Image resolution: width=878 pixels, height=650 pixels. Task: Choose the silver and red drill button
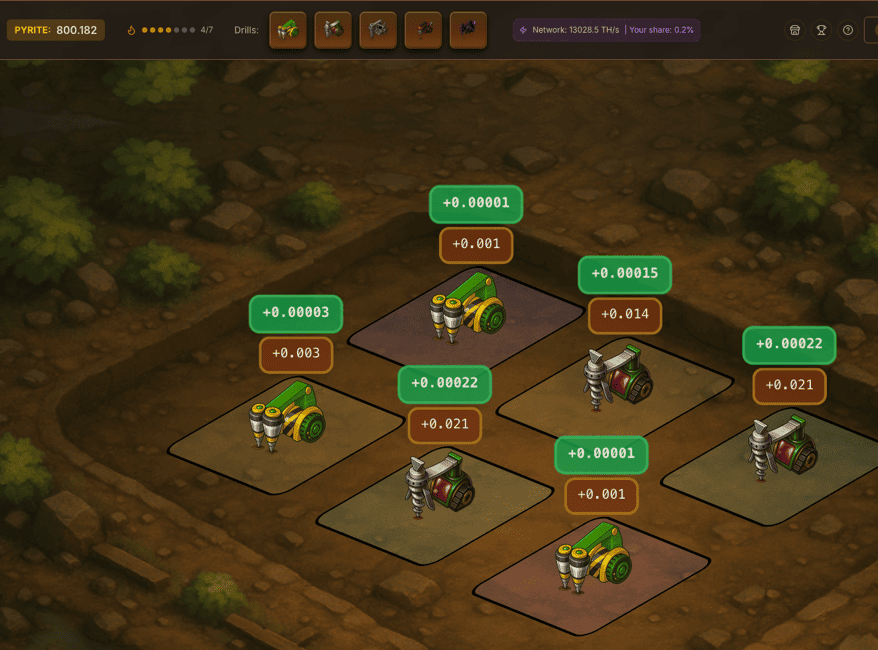click(333, 30)
